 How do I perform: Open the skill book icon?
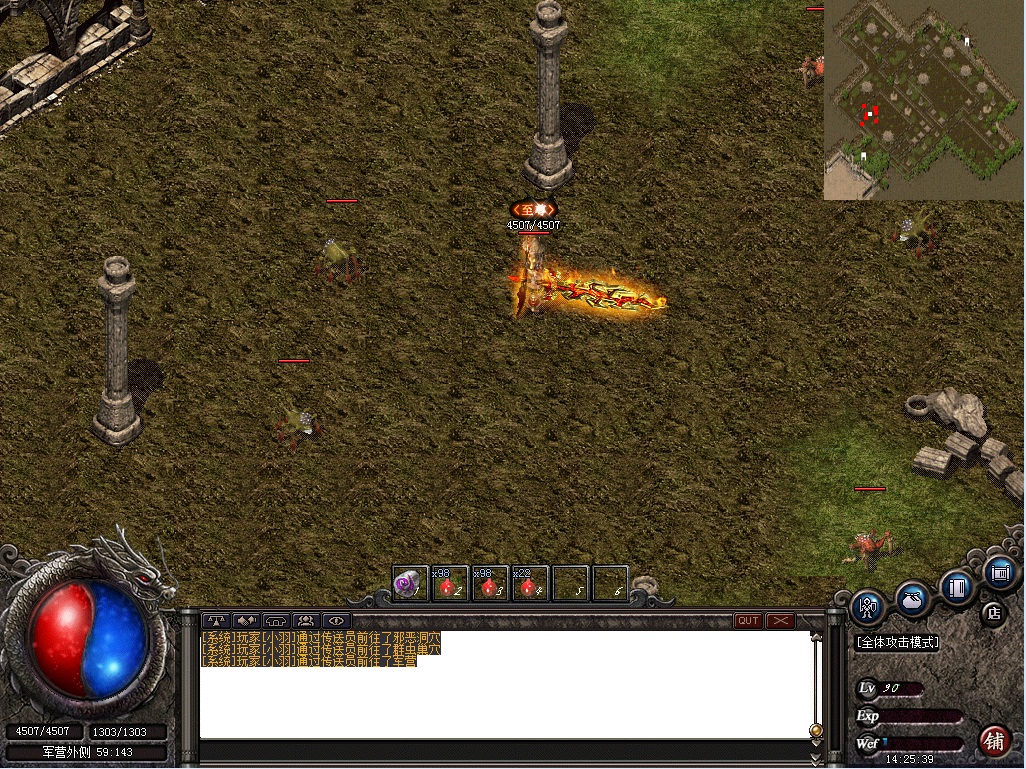[x=956, y=587]
